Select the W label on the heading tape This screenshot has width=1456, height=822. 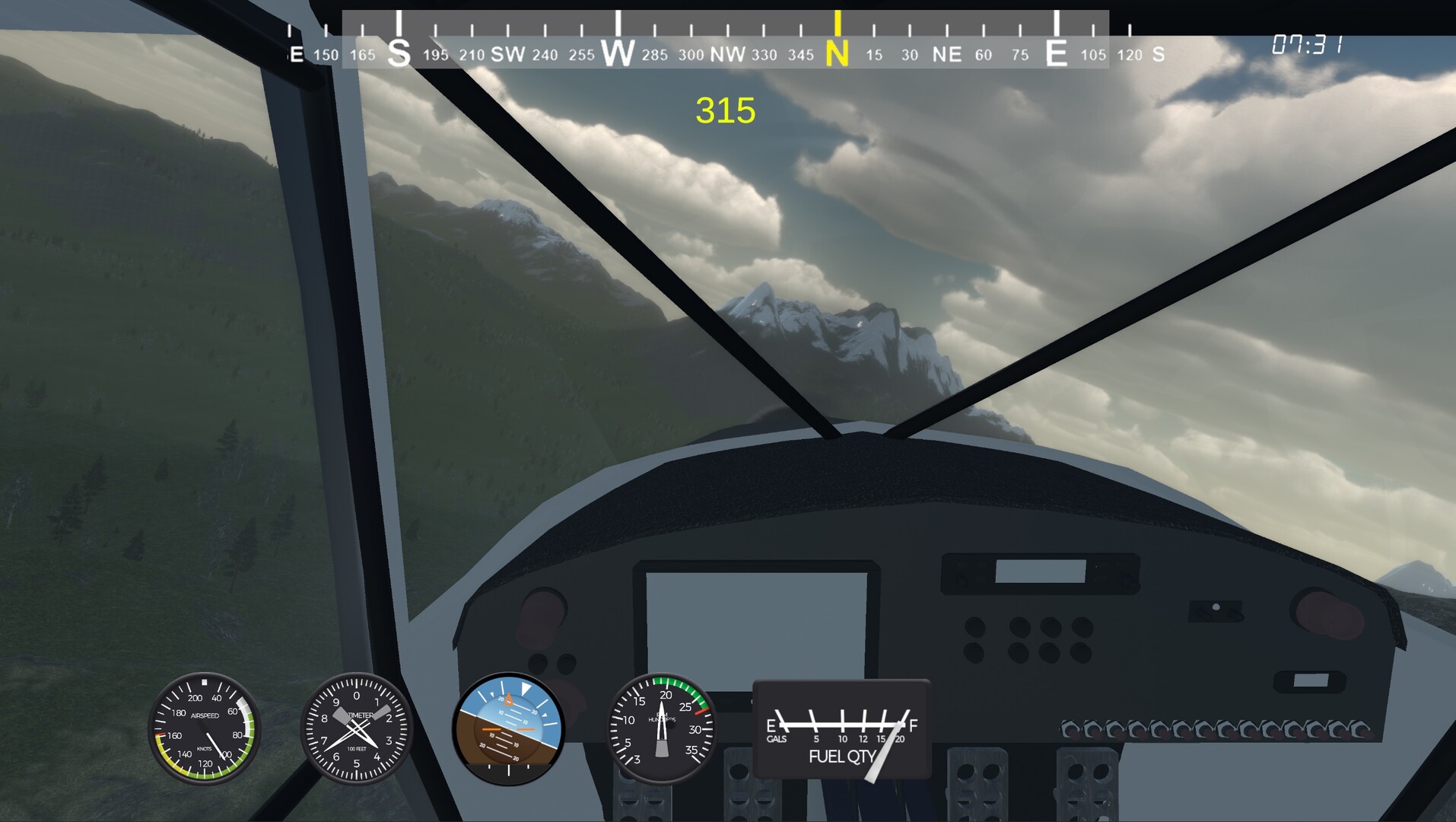(618, 53)
